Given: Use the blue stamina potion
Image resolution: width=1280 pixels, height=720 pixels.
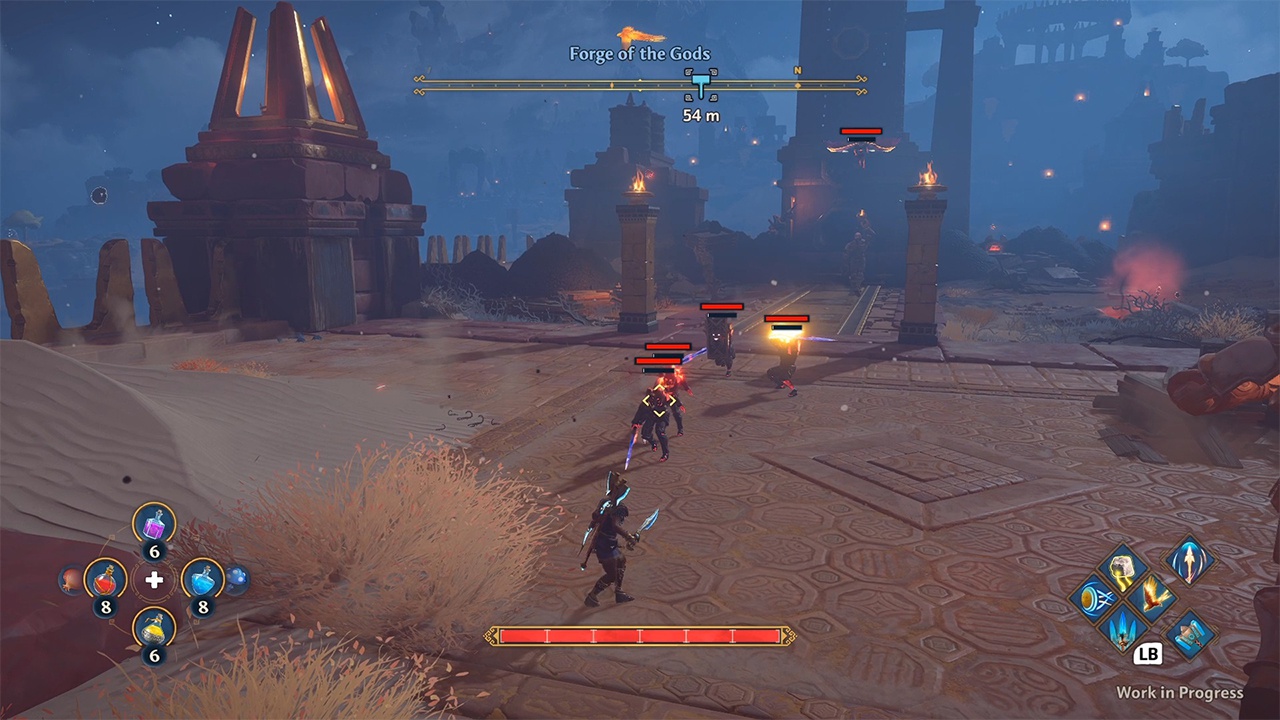Looking at the screenshot, I should (202, 579).
